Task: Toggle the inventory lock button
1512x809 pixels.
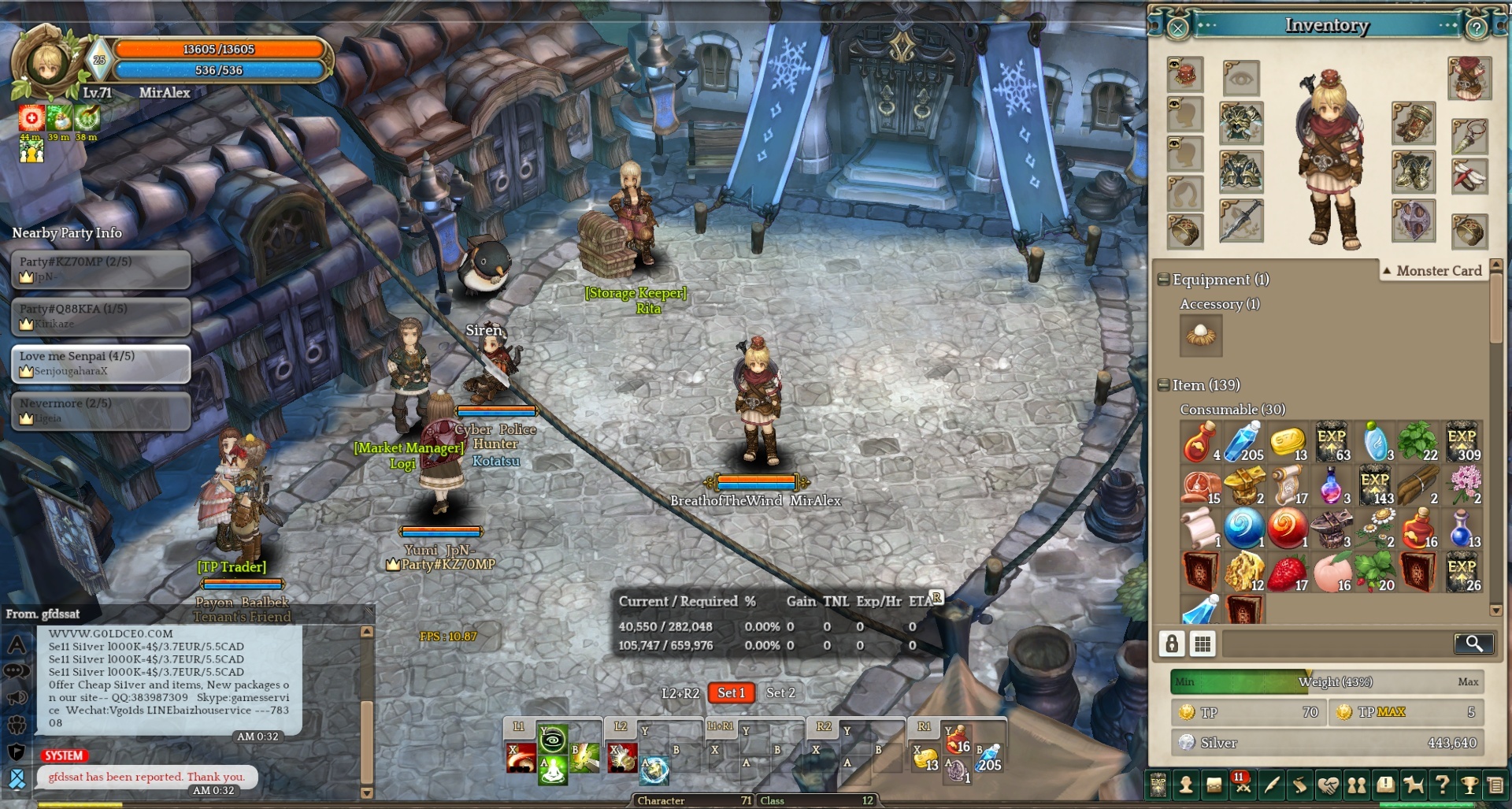Action: 1172,644
